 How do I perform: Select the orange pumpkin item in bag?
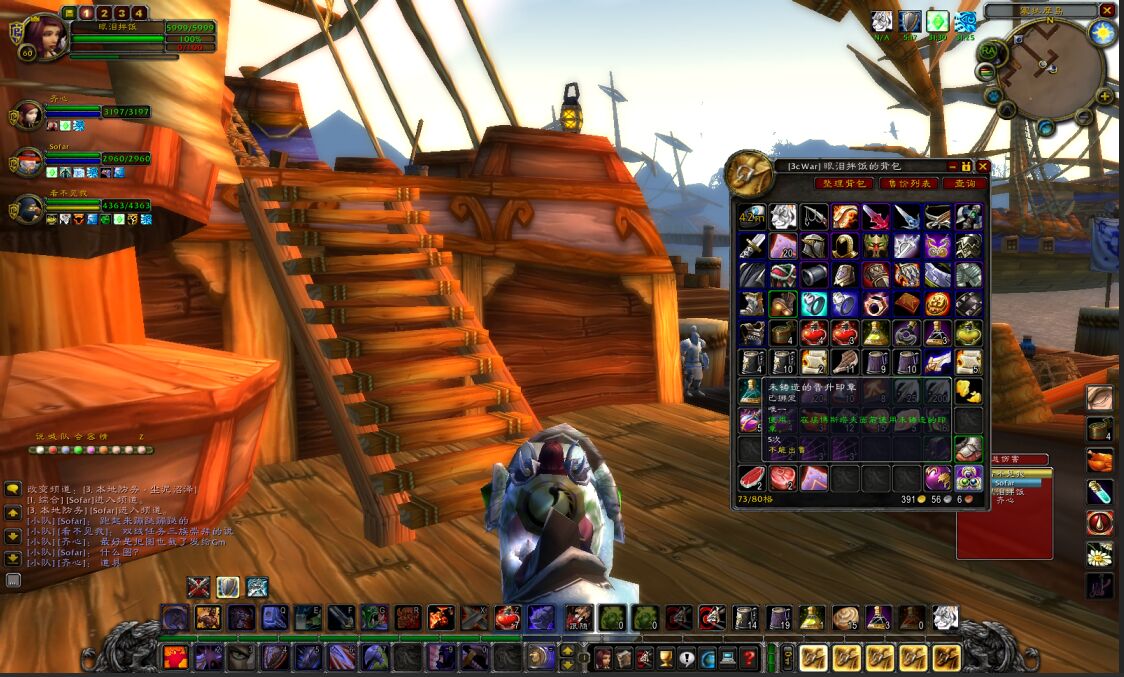[x=937, y=304]
